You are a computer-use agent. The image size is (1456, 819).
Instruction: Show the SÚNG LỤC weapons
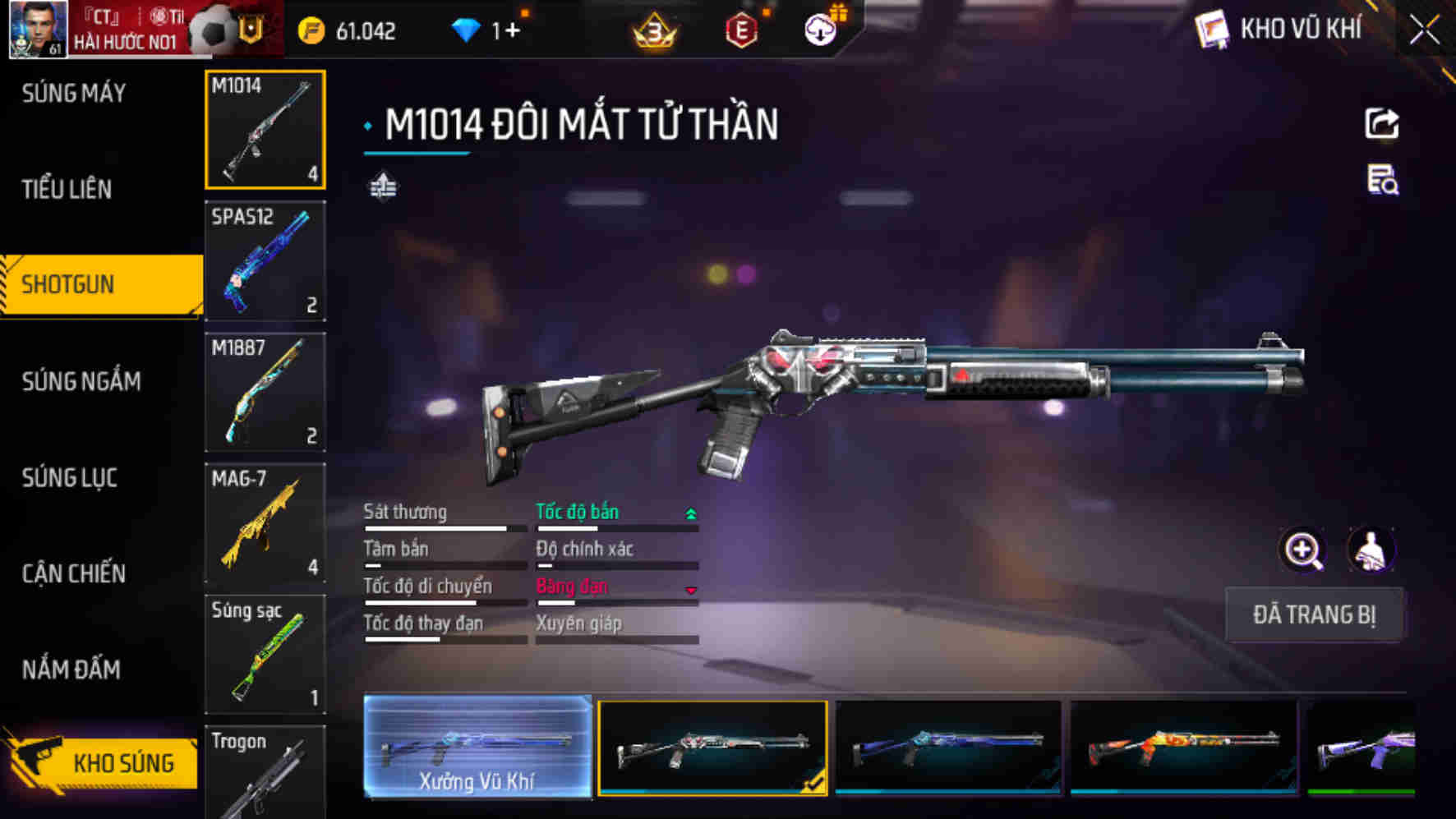(70, 477)
